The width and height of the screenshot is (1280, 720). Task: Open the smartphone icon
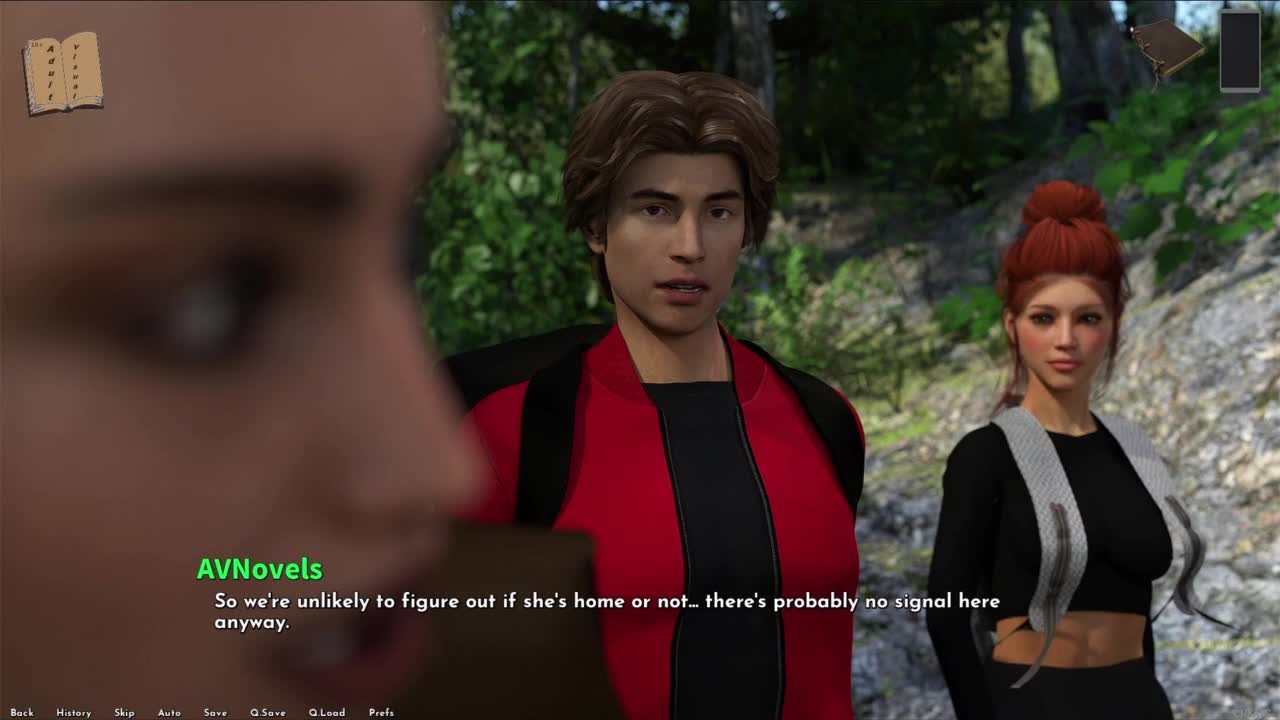tap(1240, 50)
